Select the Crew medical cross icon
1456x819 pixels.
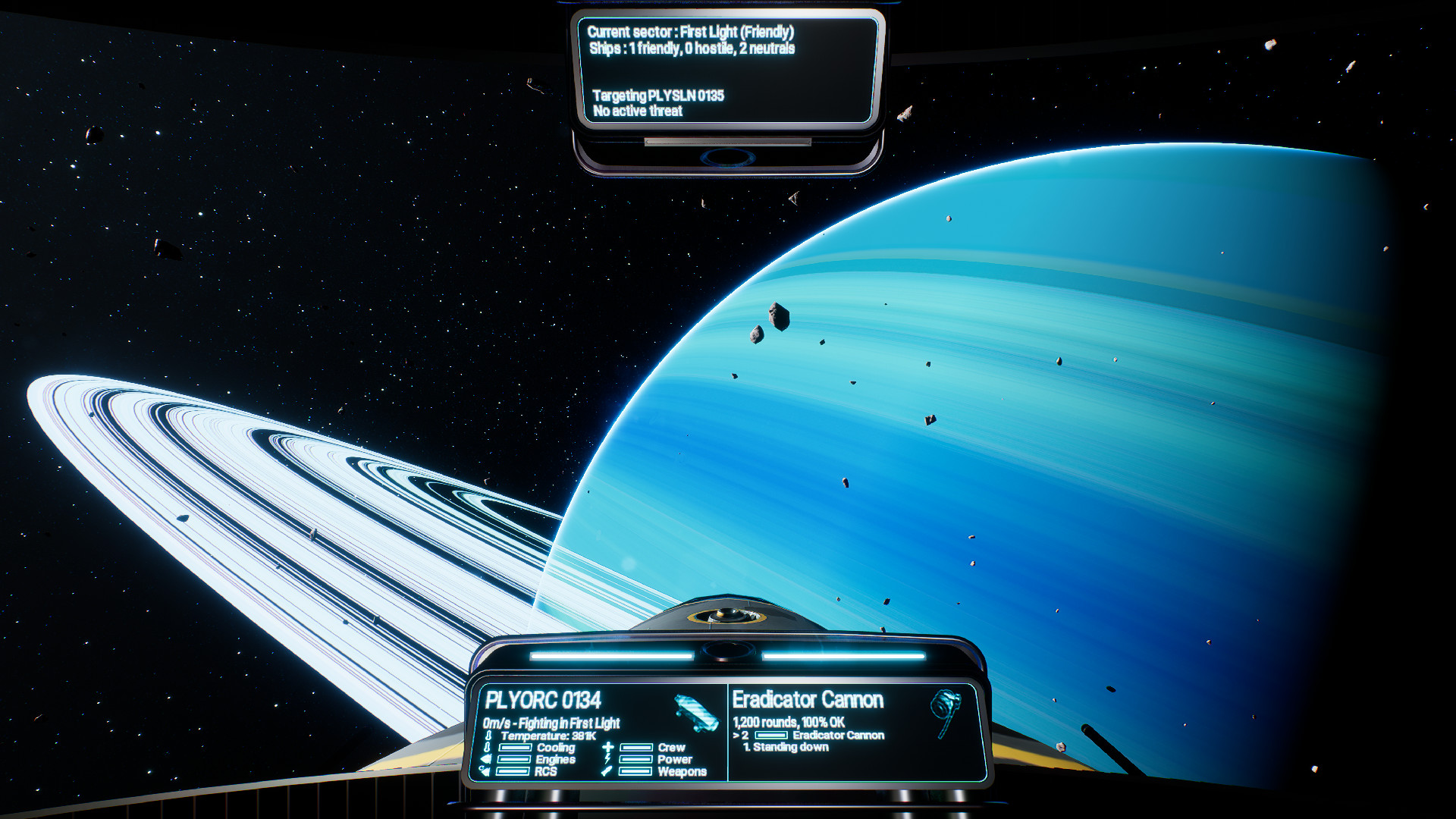(607, 748)
